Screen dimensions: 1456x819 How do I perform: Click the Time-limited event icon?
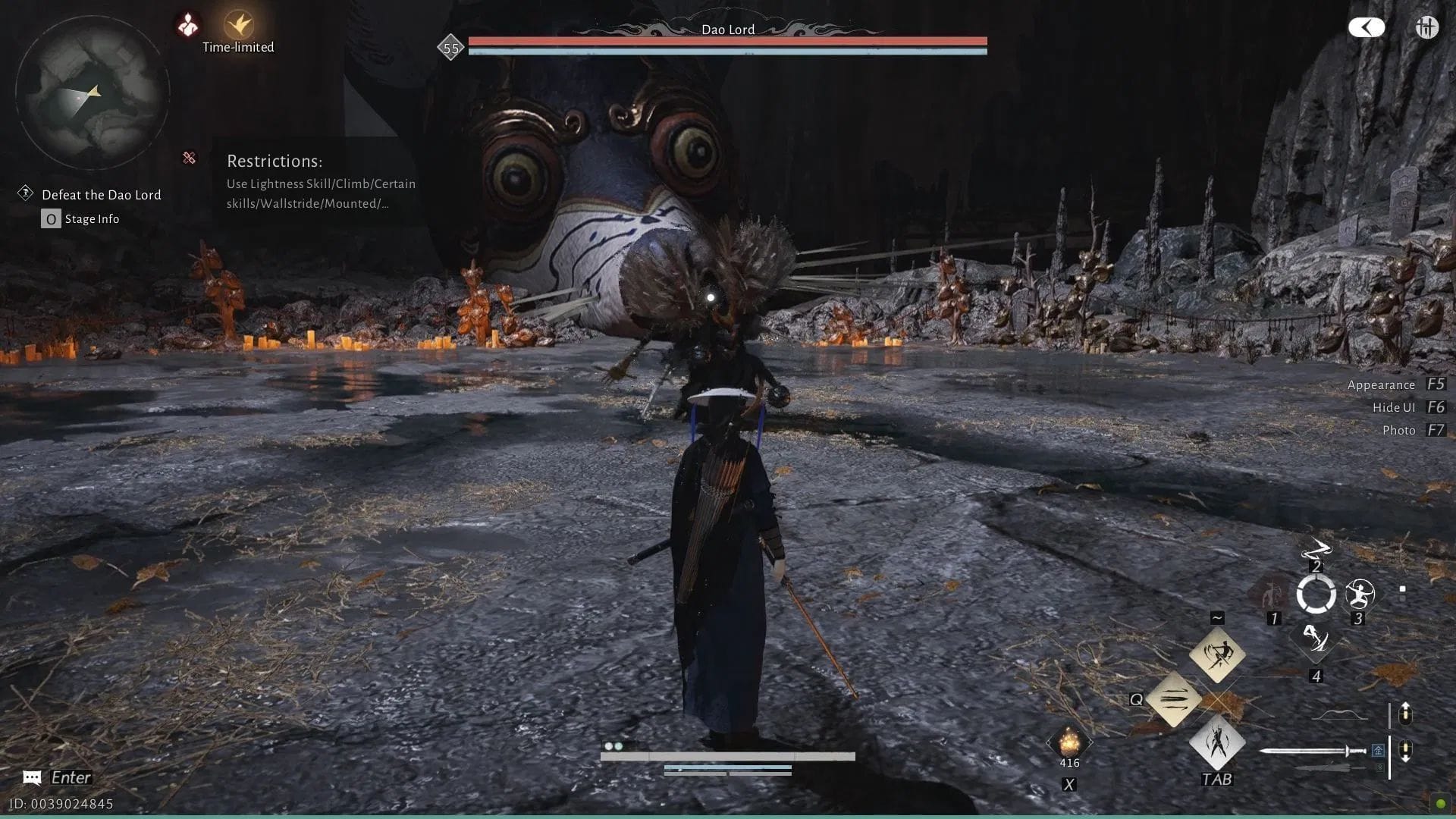coord(237,24)
